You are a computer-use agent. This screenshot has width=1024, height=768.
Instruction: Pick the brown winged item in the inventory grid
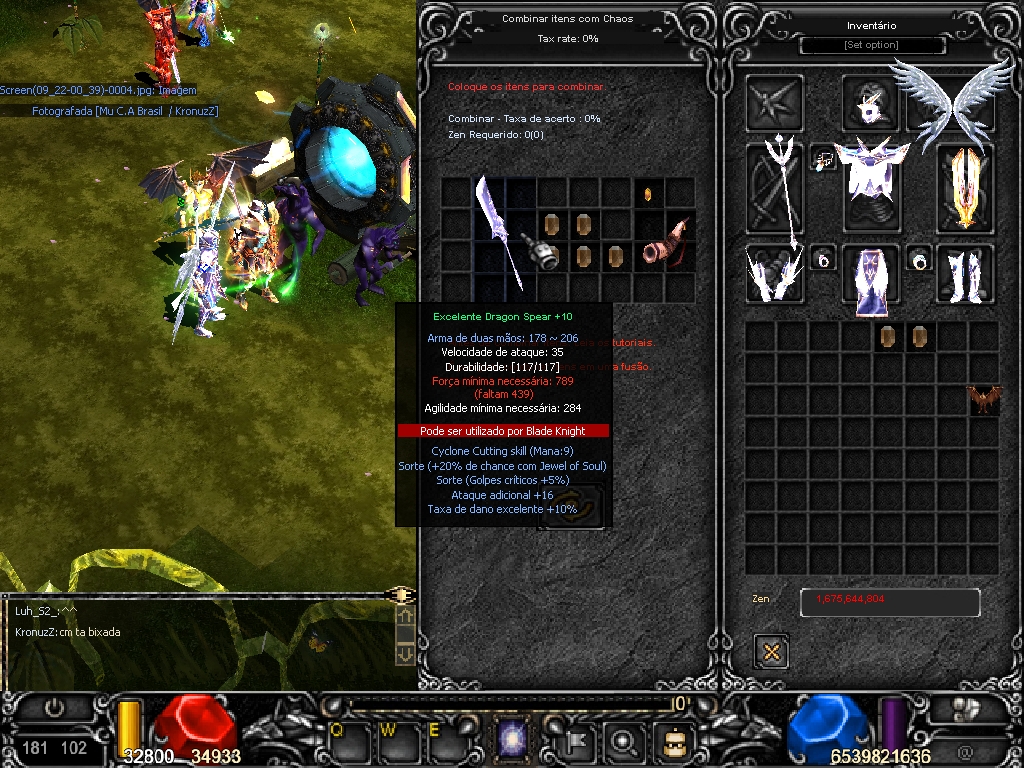984,400
